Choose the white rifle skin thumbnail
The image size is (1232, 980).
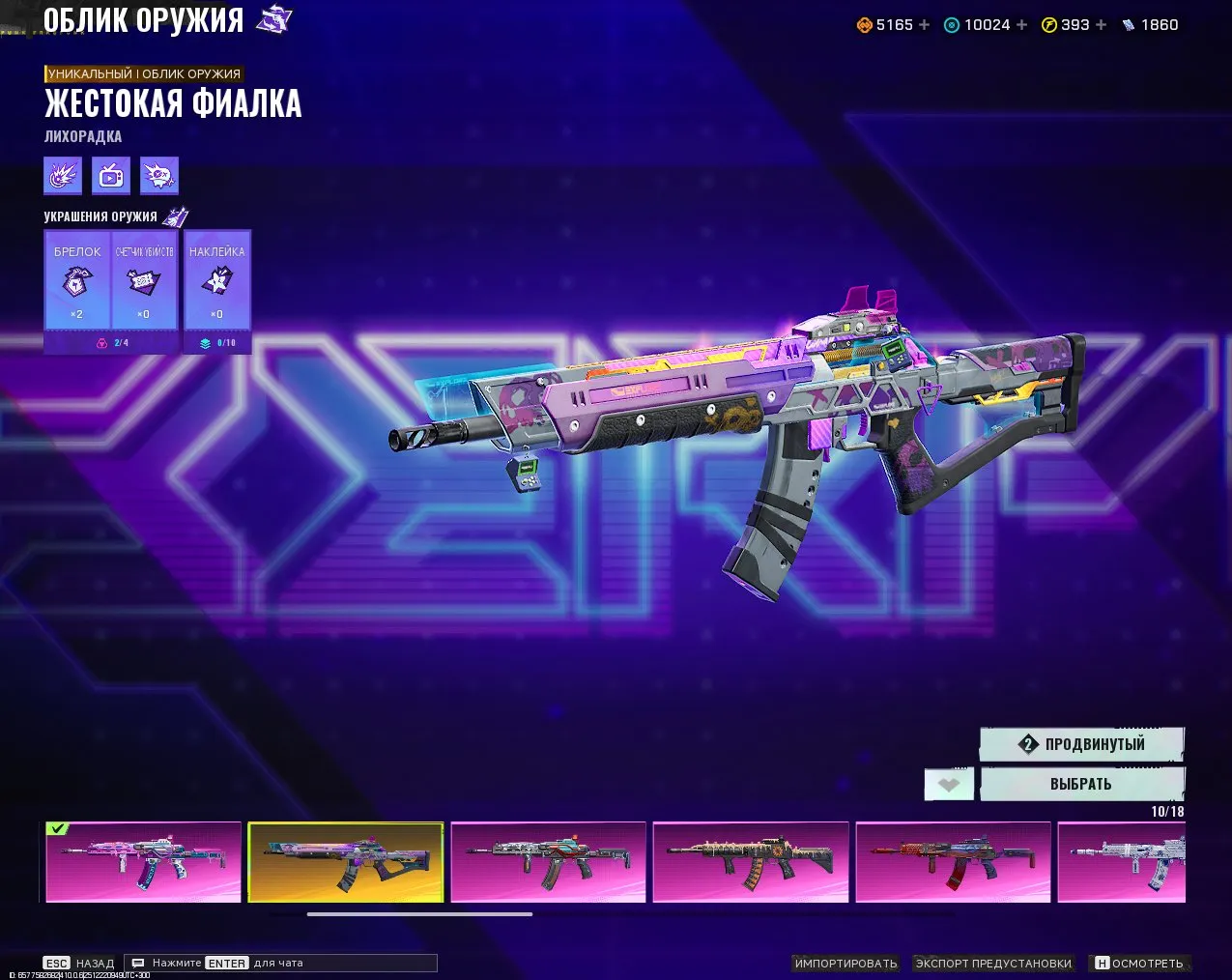[1121, 861]
